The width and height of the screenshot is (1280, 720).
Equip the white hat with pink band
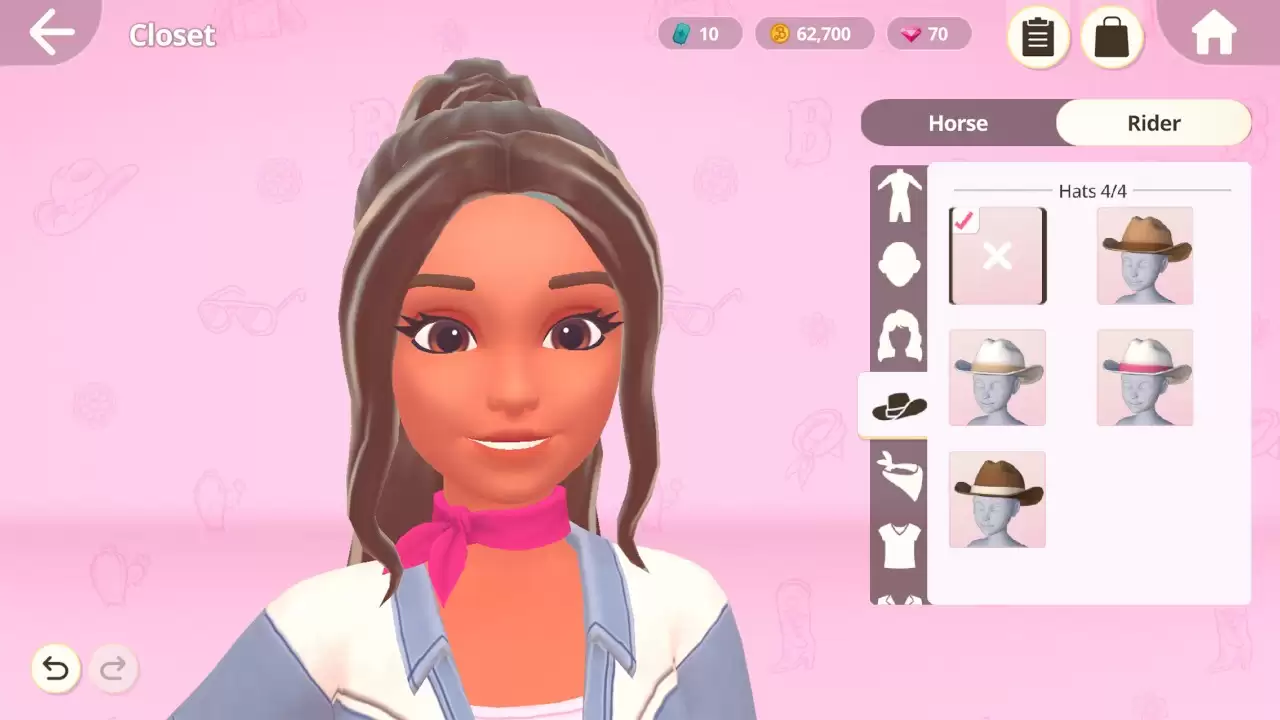tap(1145, 378)
